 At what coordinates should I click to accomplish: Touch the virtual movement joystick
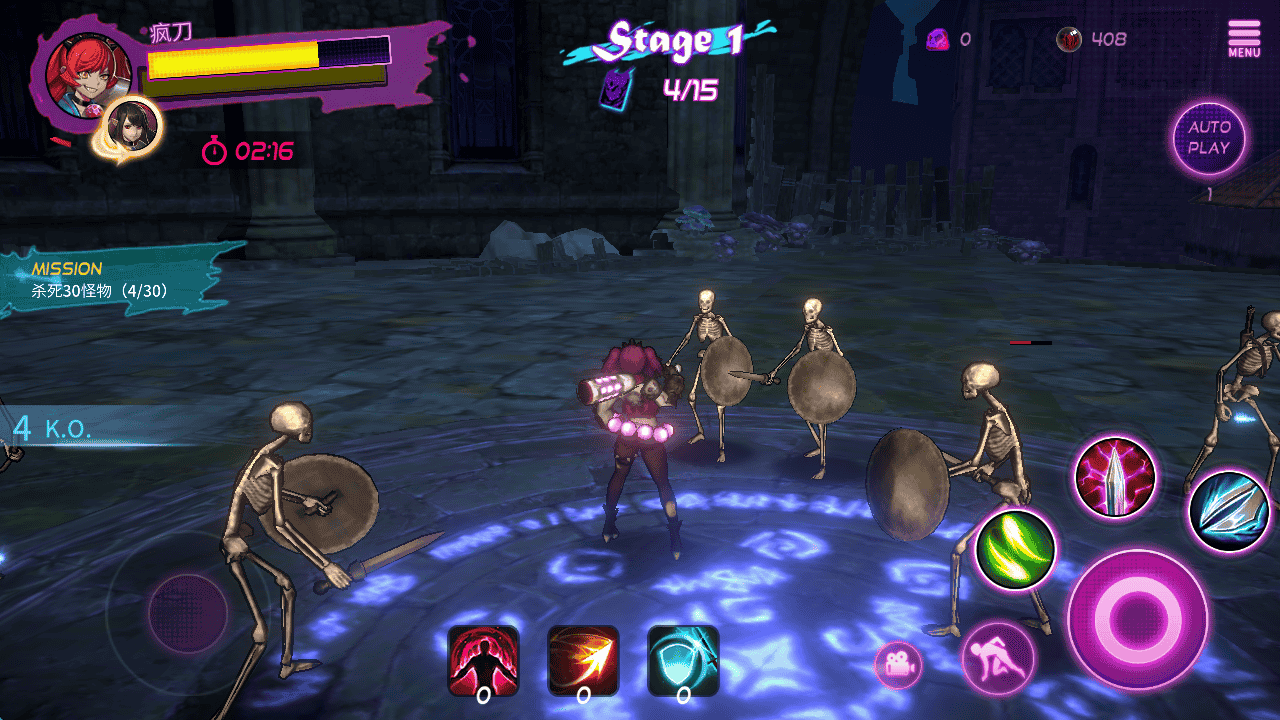(187, 612)
